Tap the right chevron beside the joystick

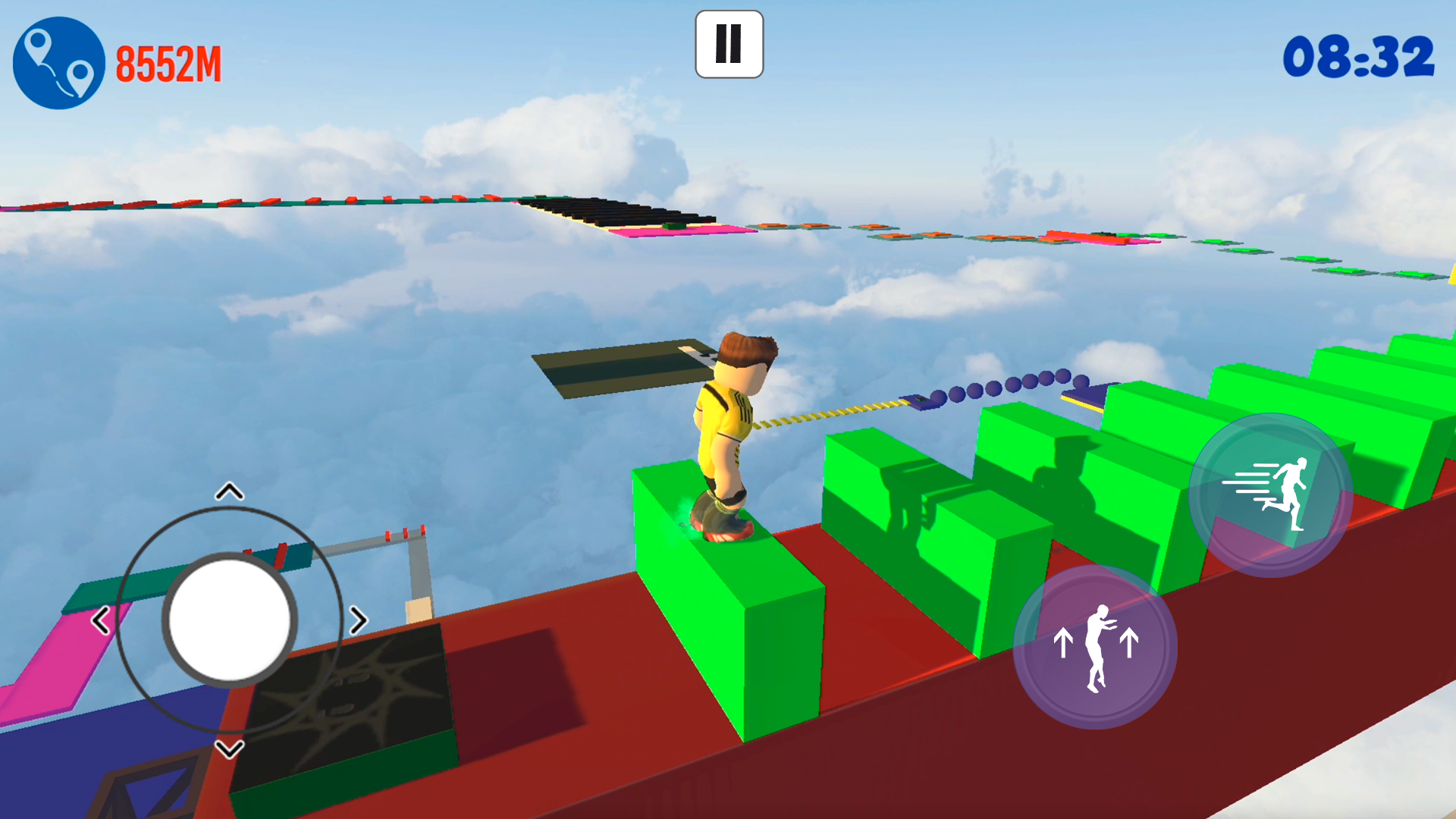coord(356,620)
